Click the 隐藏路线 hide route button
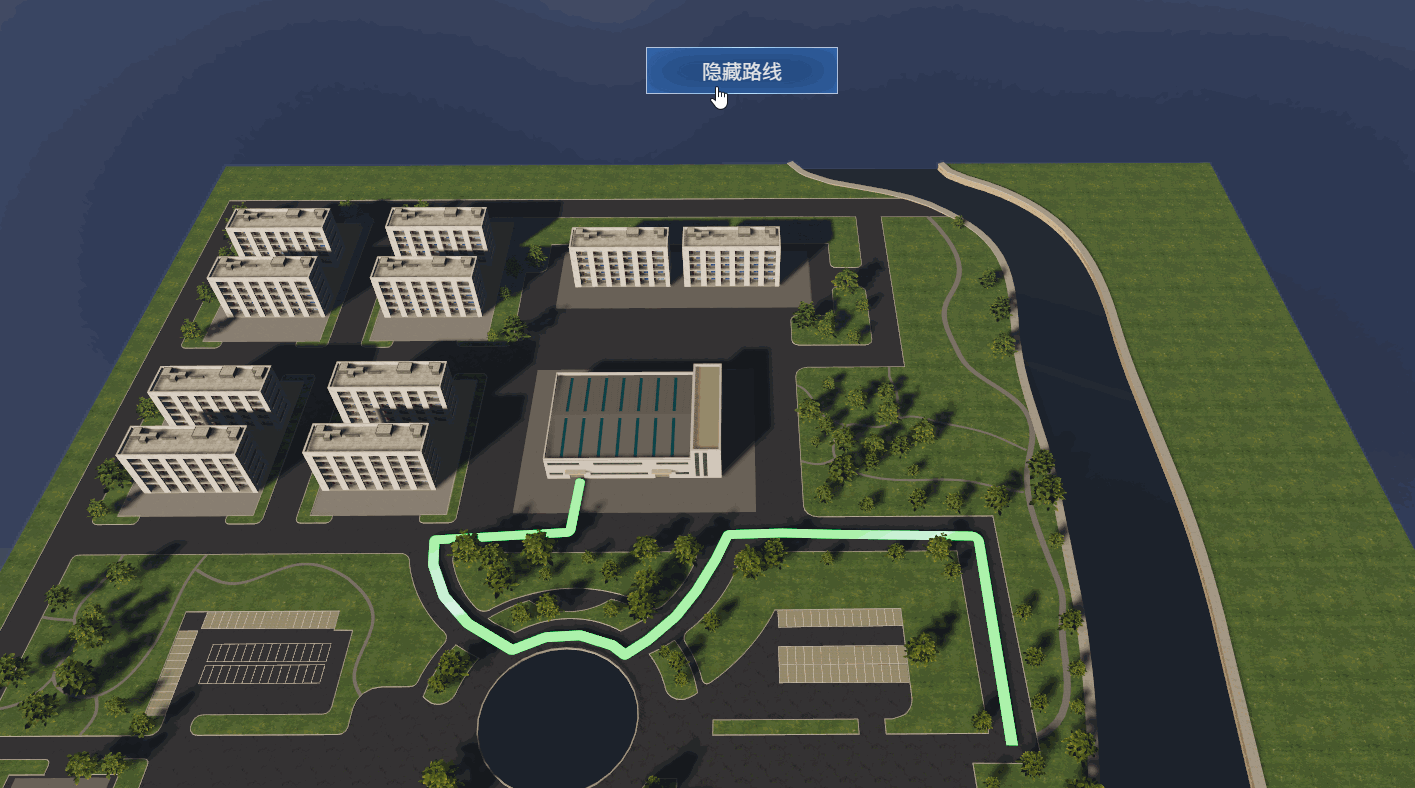Screen dimensions: 1415x788 (x=741, y=71)
